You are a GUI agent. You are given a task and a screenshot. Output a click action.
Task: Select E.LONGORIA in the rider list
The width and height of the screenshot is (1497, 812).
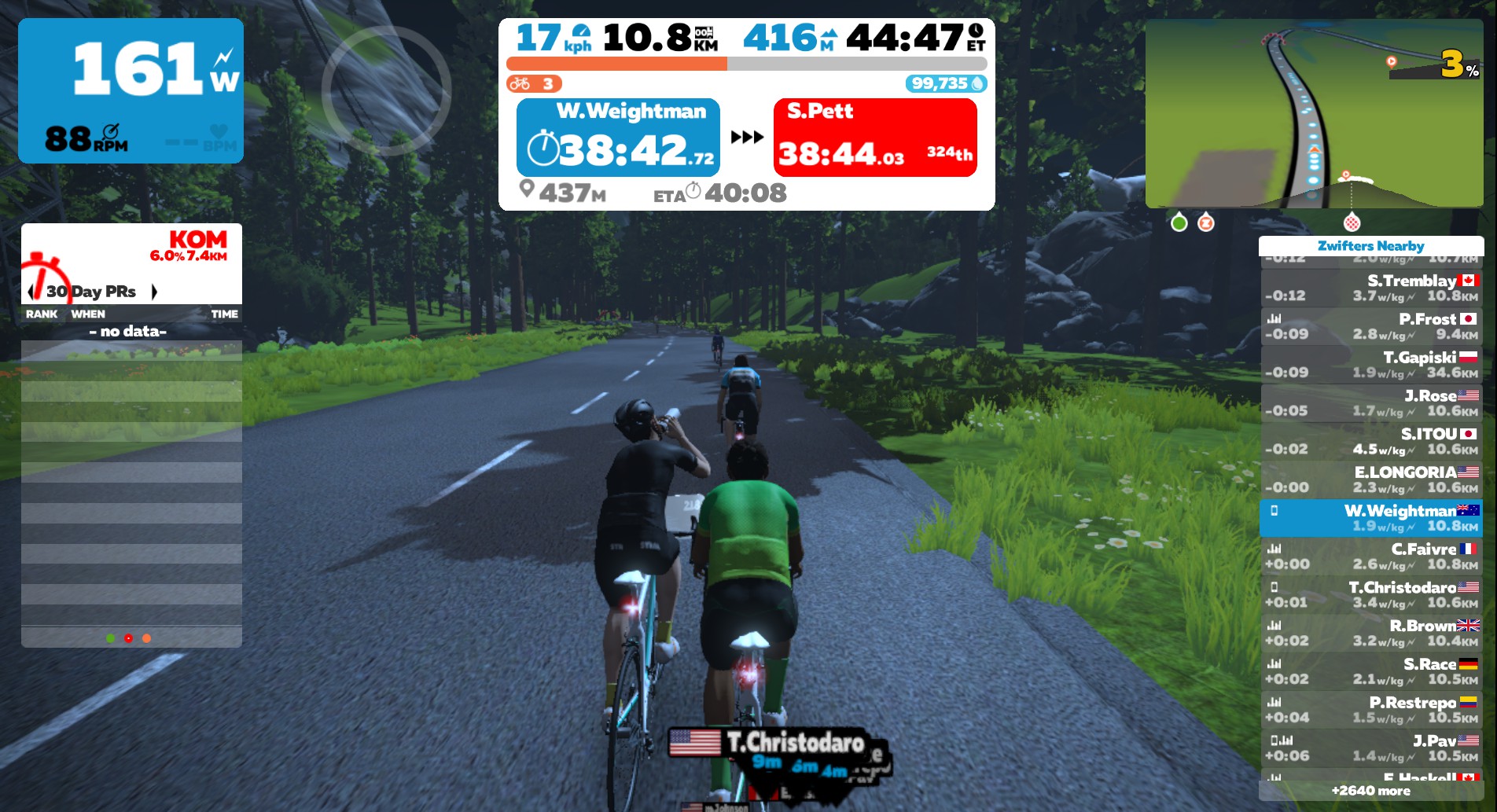[x=1371, y=479]
